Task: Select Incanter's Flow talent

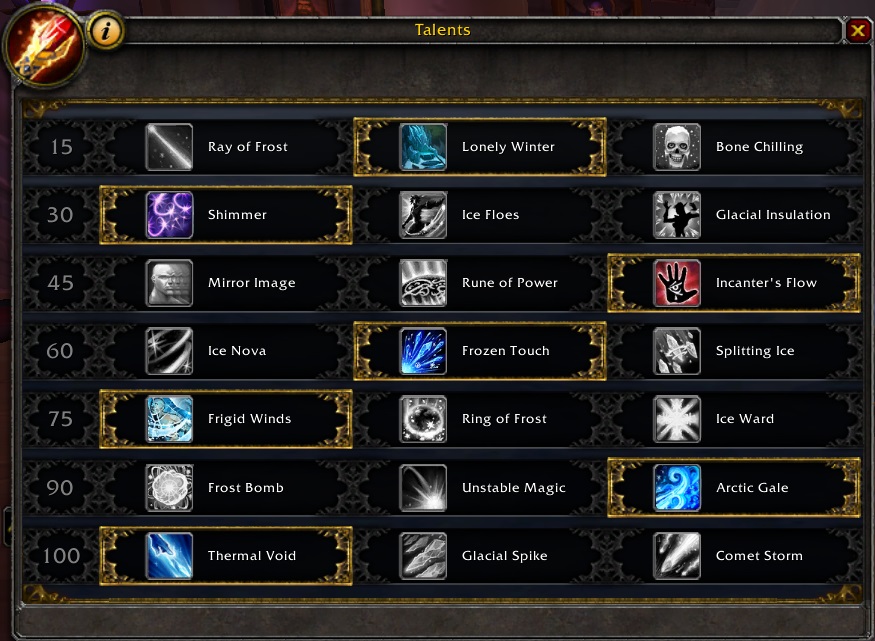Action: pos(678,283)
